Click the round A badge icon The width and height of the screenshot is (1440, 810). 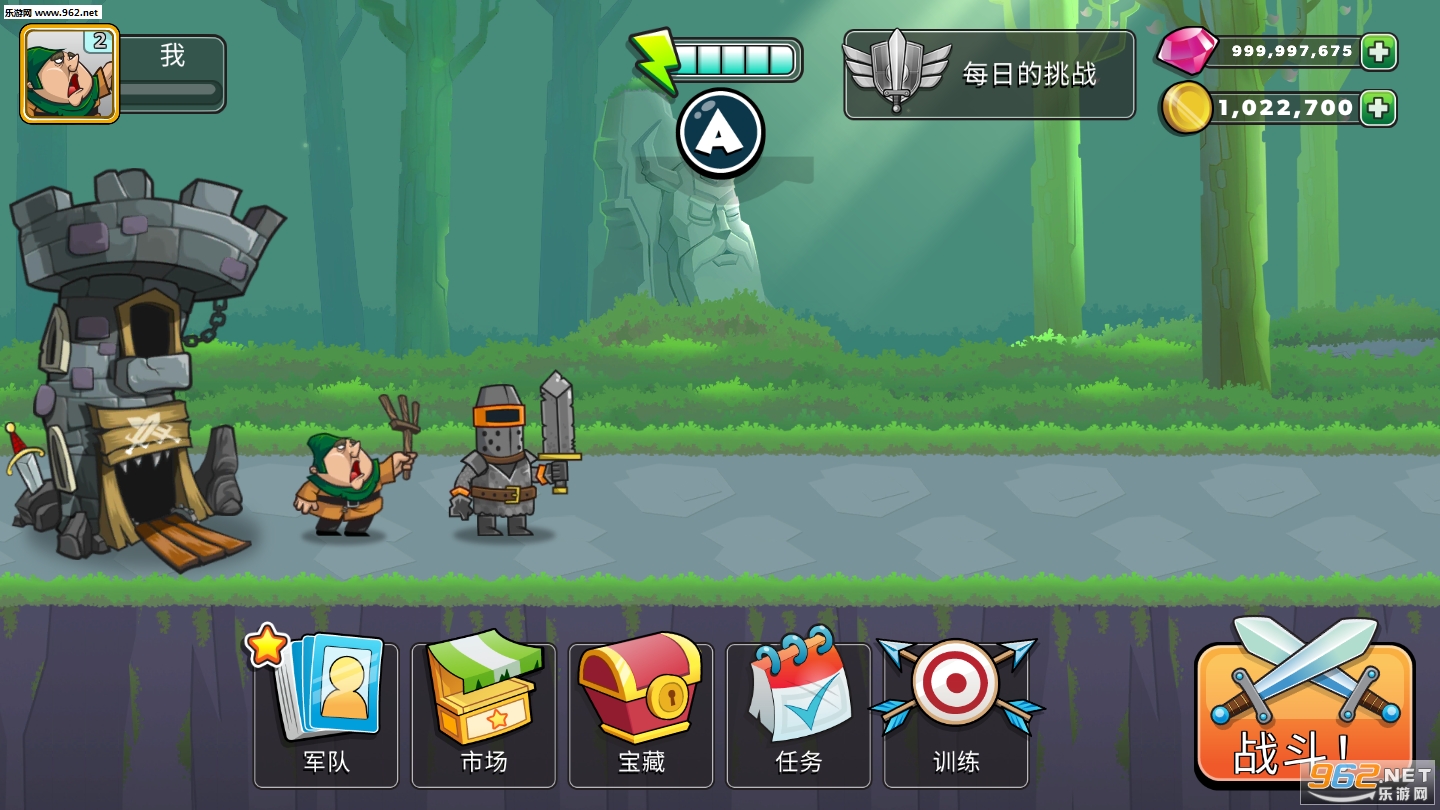coord(720,133)
